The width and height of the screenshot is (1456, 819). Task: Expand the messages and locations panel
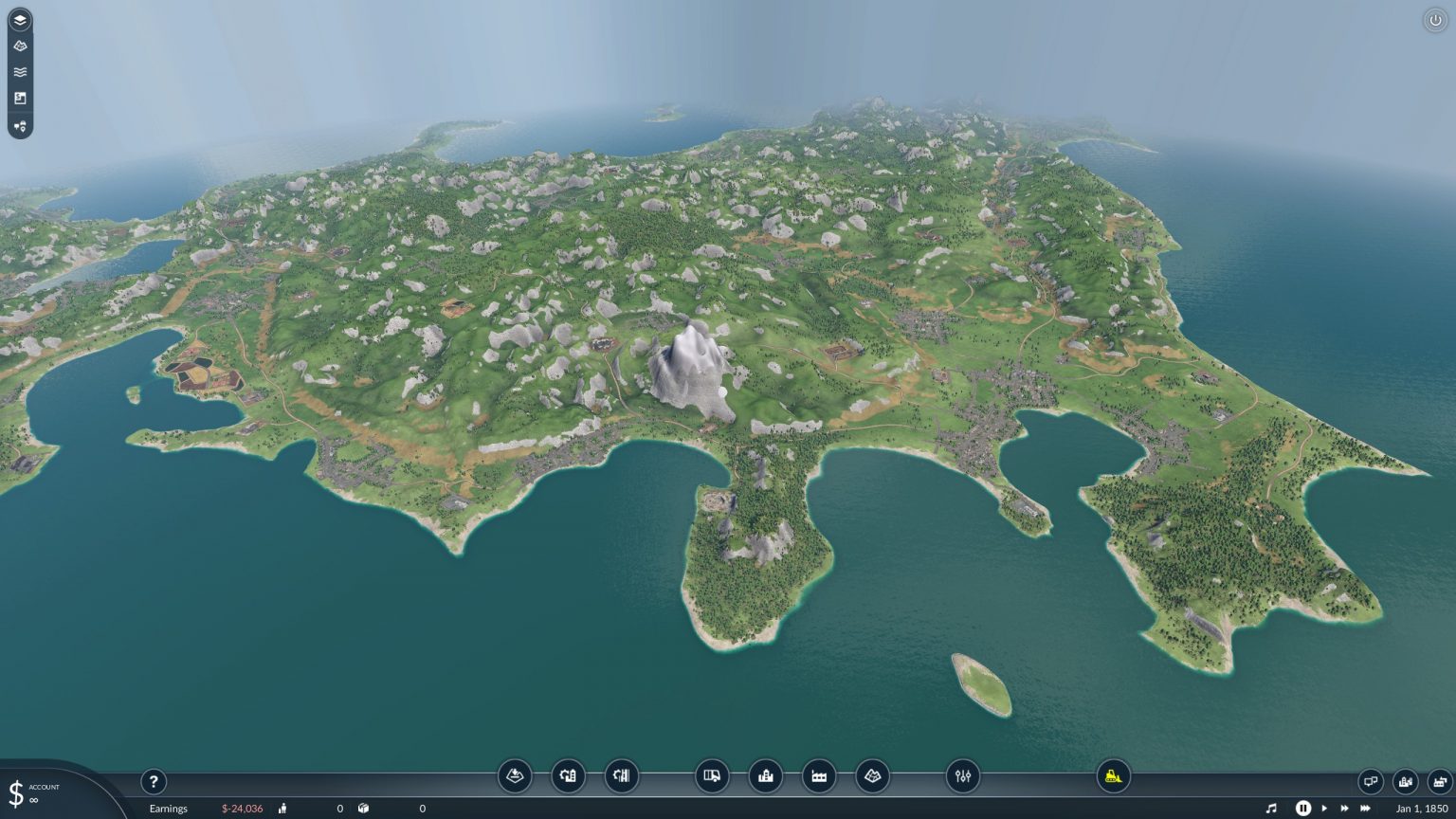click(18, 126)
